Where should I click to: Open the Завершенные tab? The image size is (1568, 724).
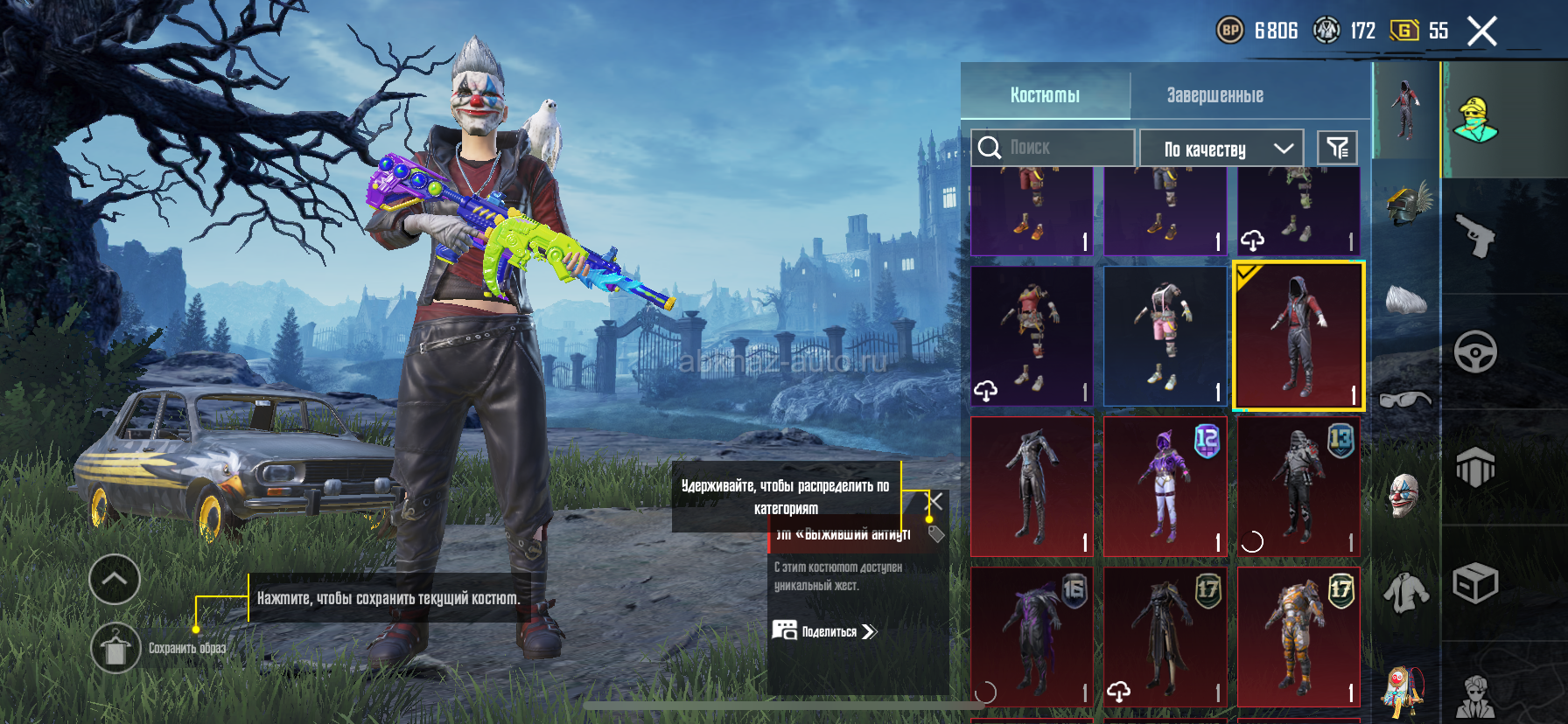(1214, 94)
